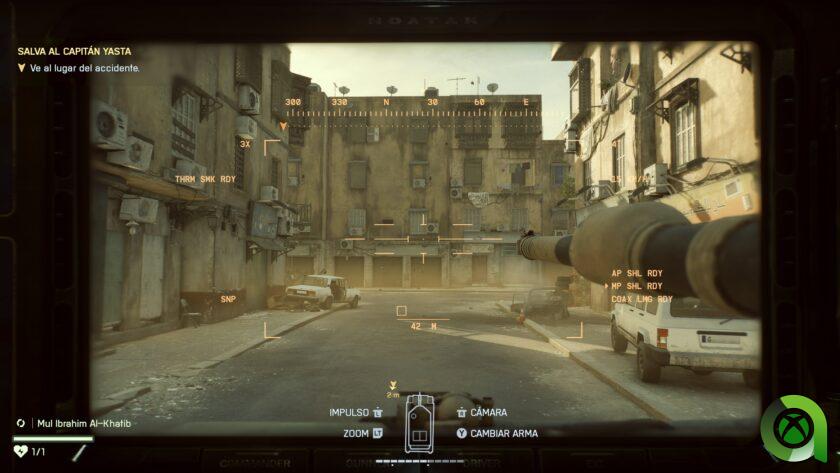Image resolution: width=840 pixels, height=473 pixels.
Task: Activate the THRM SMK thermal smoke indicator
Action: tap(205, 179)
